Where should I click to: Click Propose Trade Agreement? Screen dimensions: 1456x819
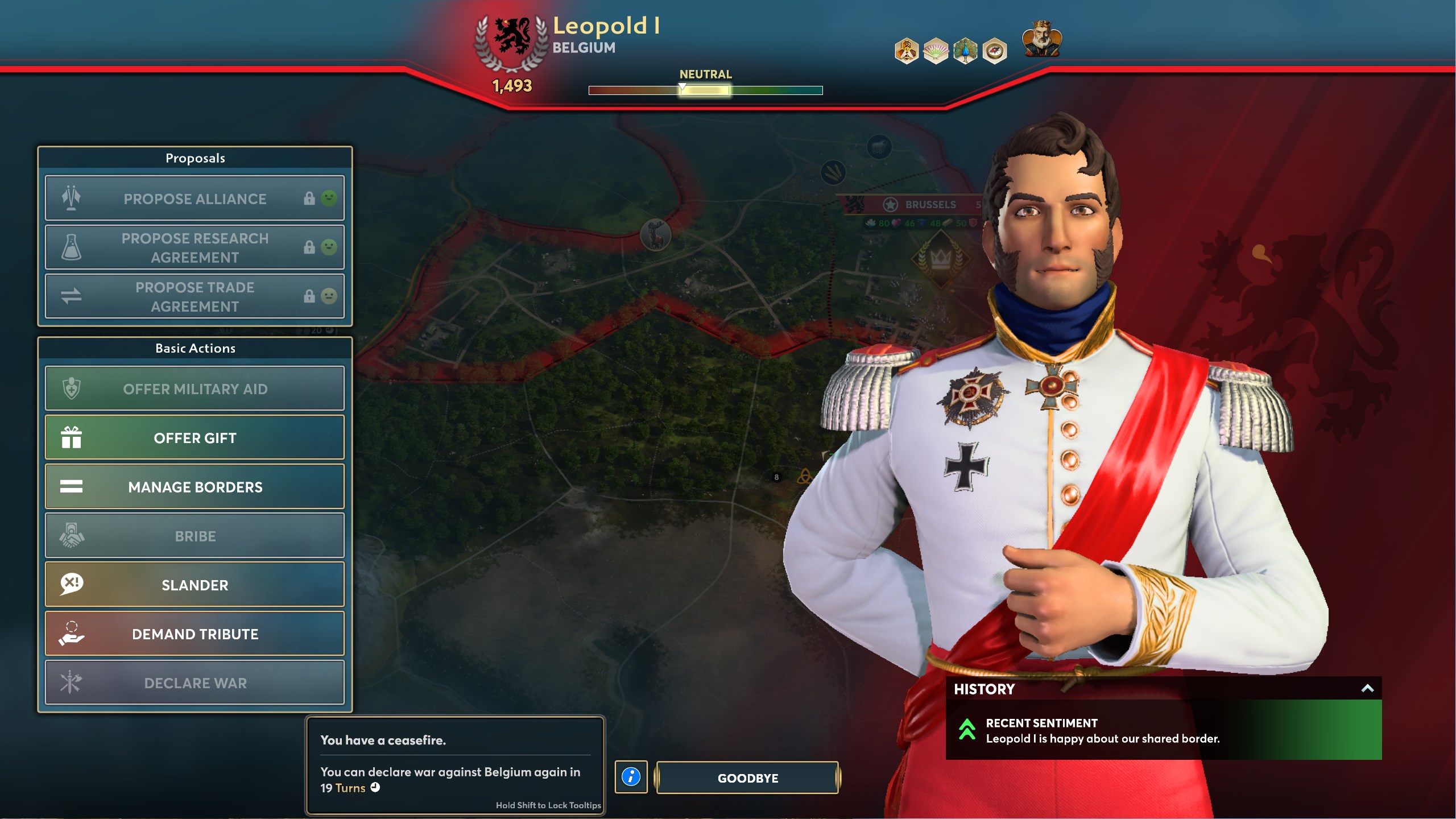point(195,296)
